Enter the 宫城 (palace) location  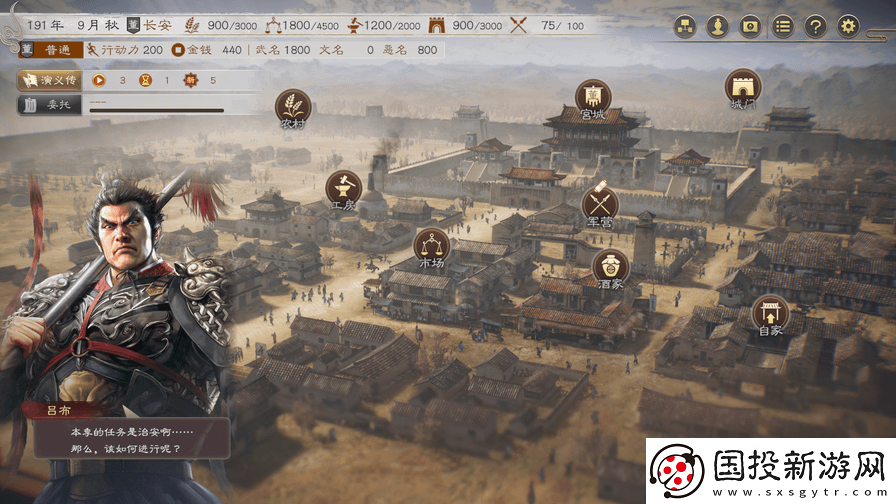(593, 97)
